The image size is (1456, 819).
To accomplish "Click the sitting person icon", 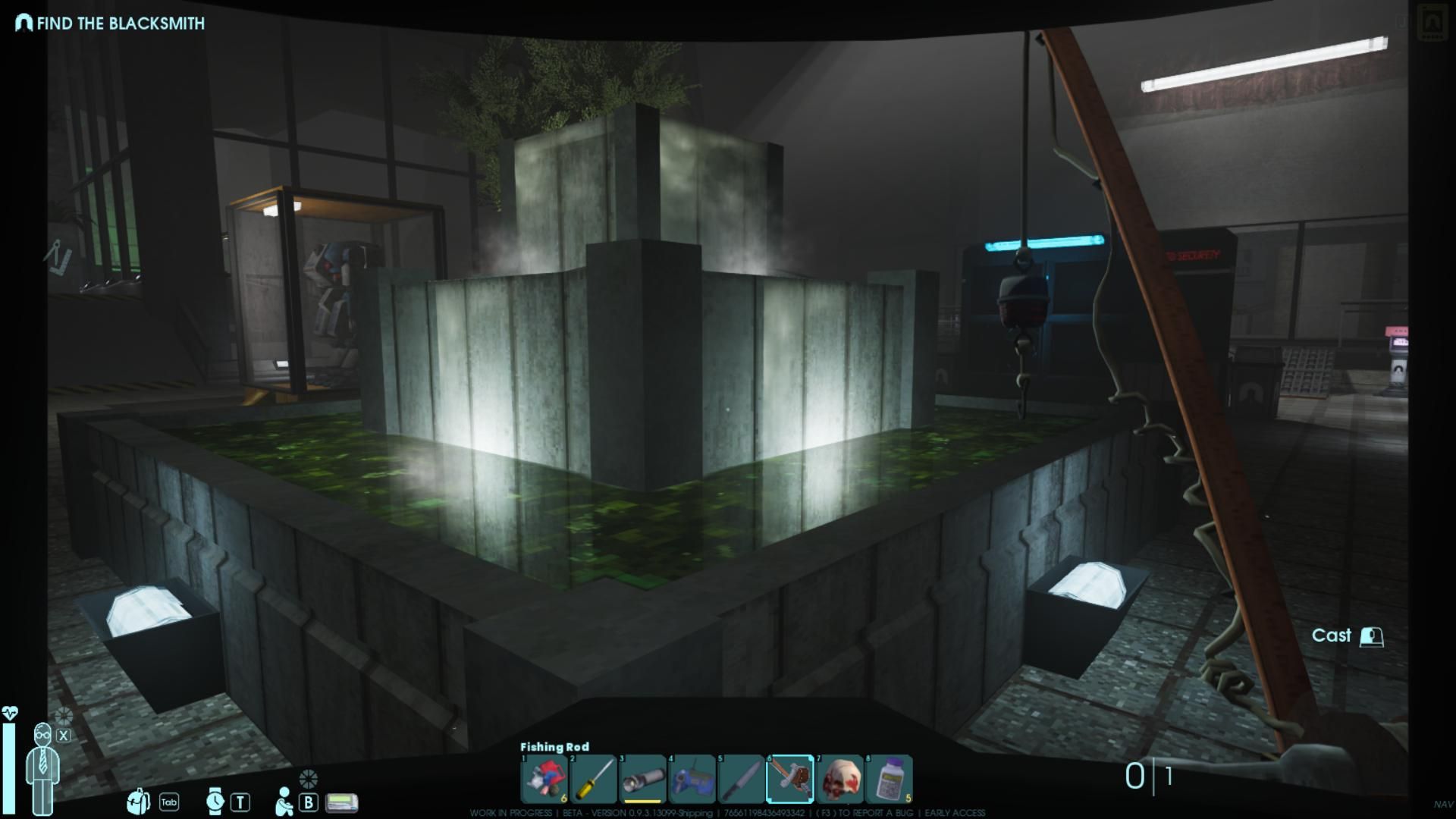I will (284, 802).
